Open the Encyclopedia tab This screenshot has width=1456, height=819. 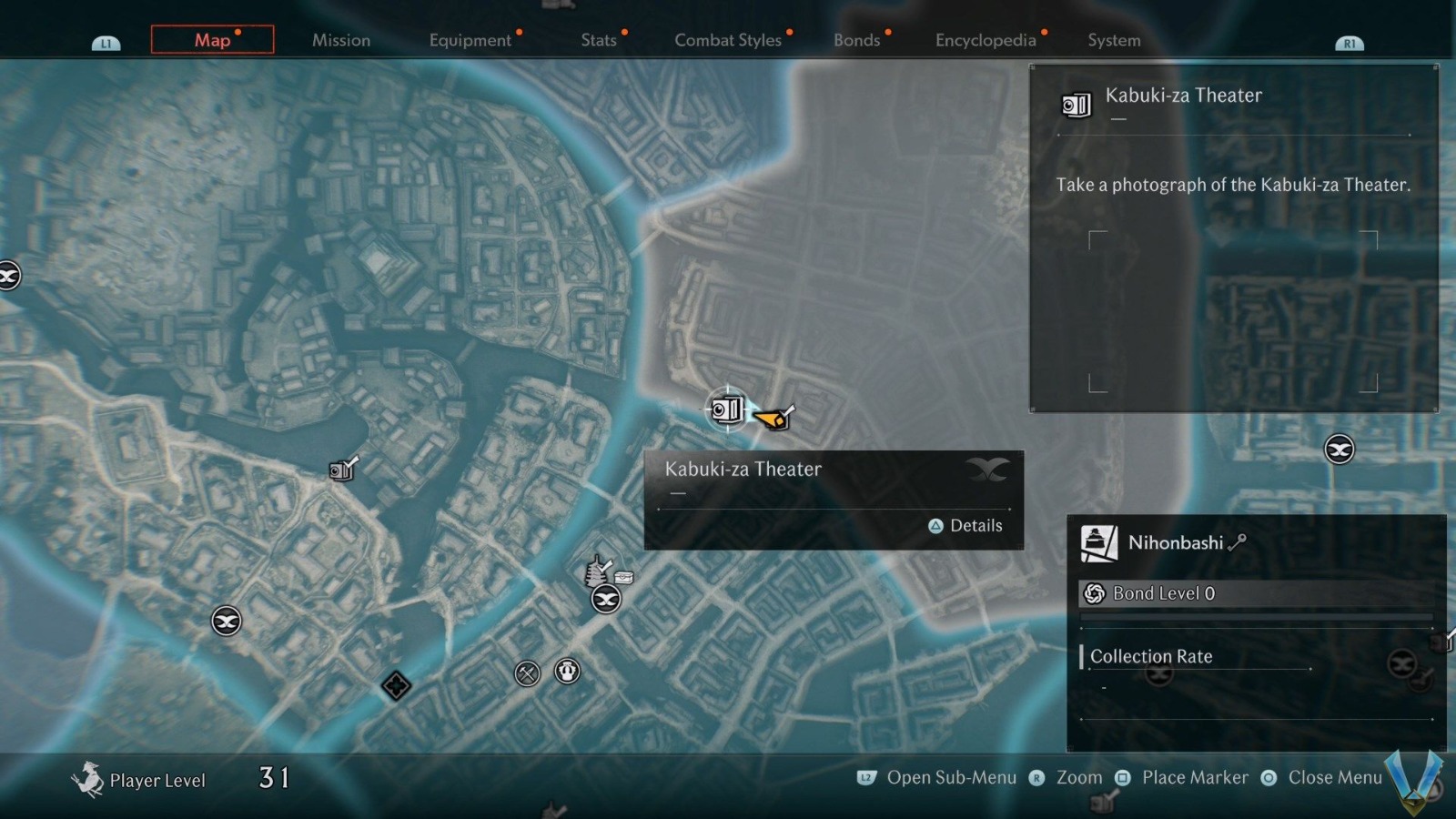985,40
